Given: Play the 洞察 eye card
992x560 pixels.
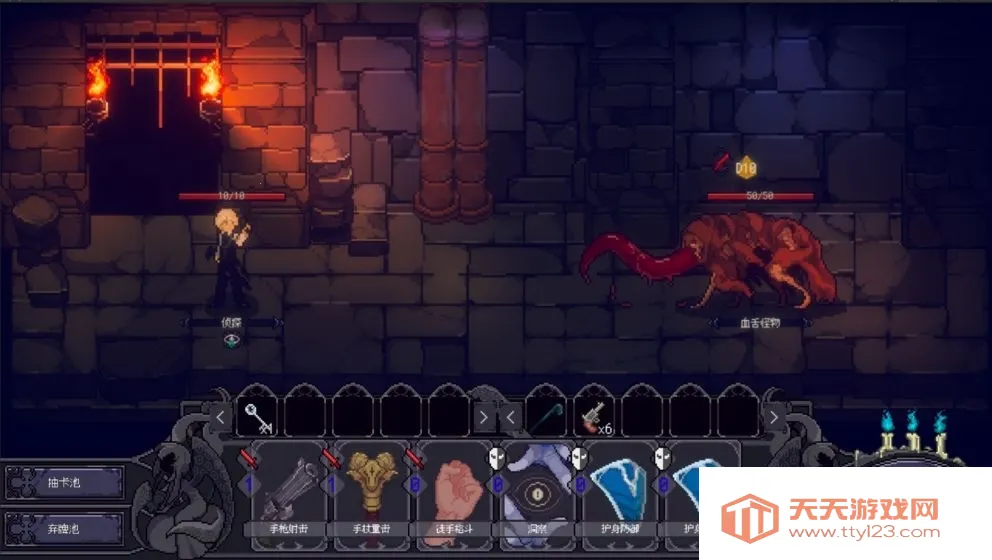Looking at the screenshot, I should [x=537, y=495].
